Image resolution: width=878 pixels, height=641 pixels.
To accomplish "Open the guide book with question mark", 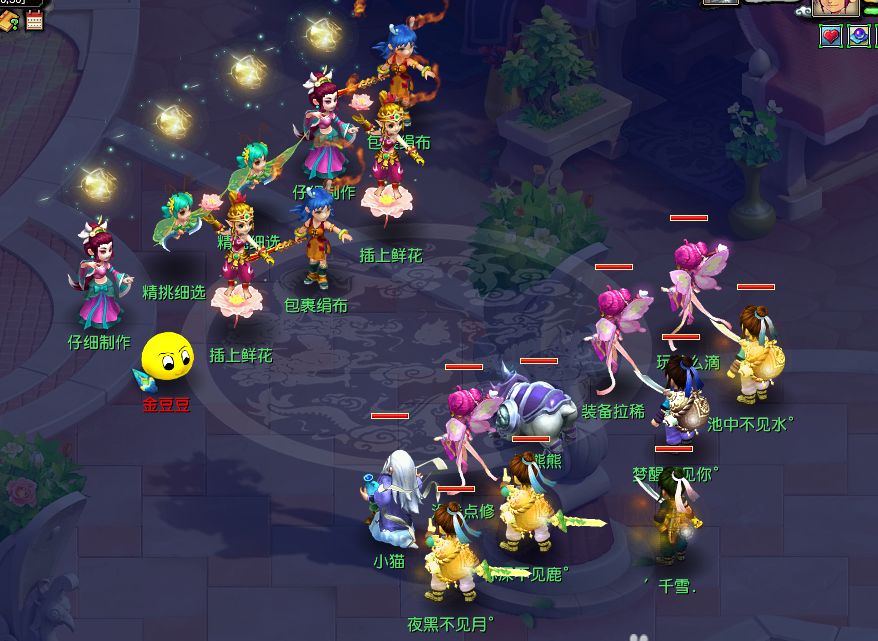I will pyautogui.click(x=9, y=21).
